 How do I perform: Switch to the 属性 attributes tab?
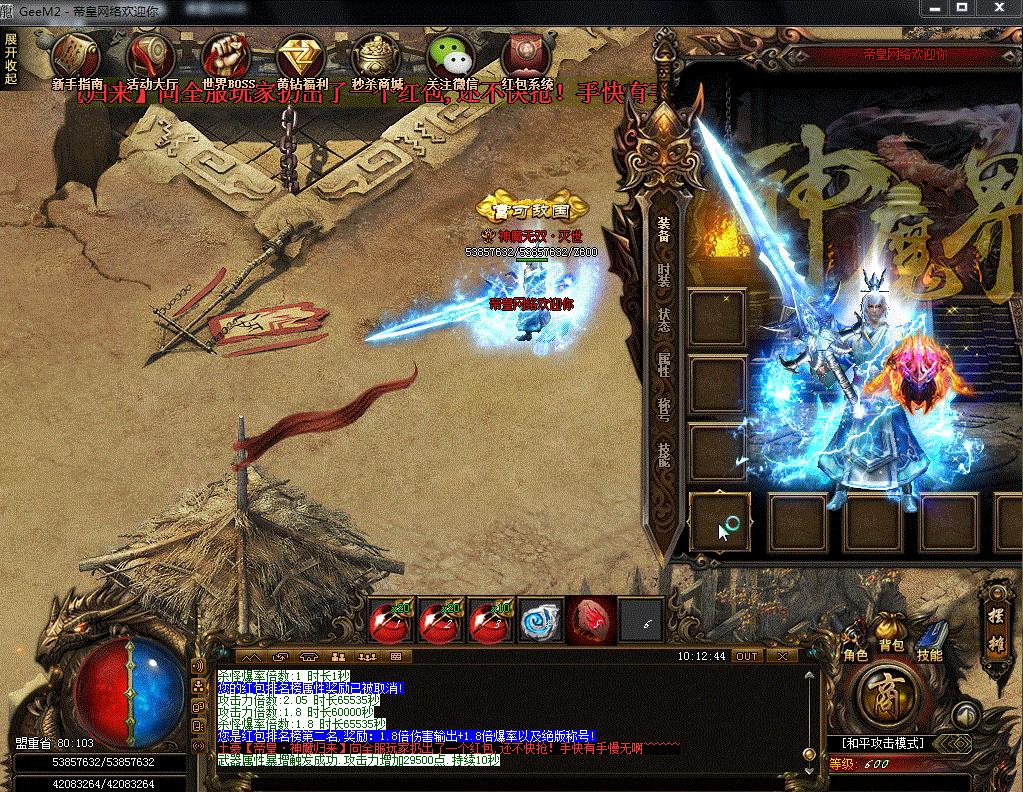[664, 363]
